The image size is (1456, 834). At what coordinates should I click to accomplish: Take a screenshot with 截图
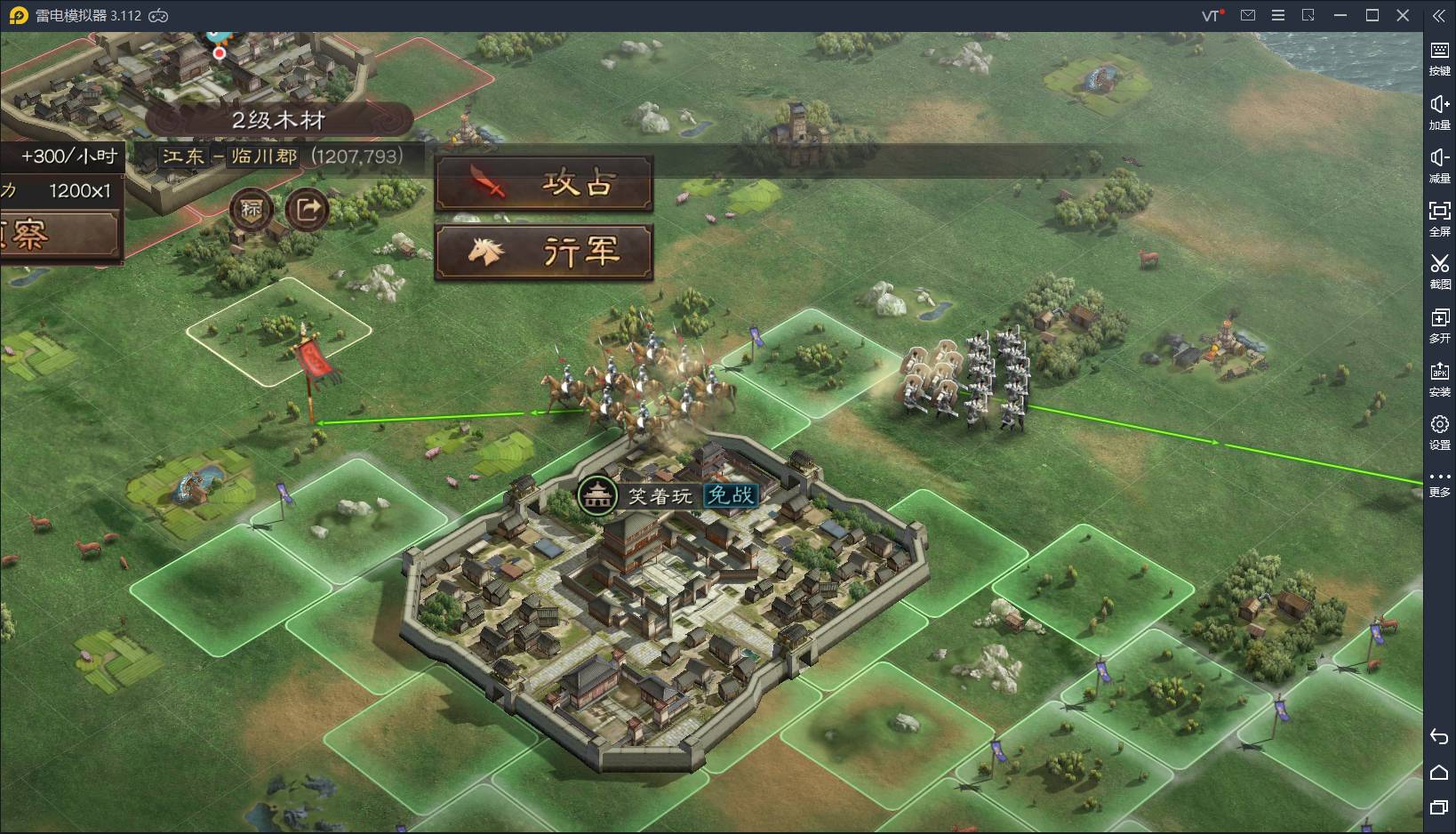pos(1439,271)
